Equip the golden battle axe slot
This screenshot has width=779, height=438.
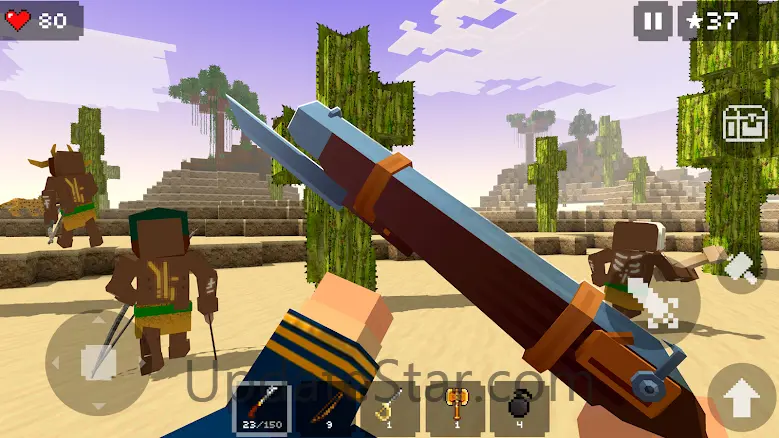click(x=456, y=409)
